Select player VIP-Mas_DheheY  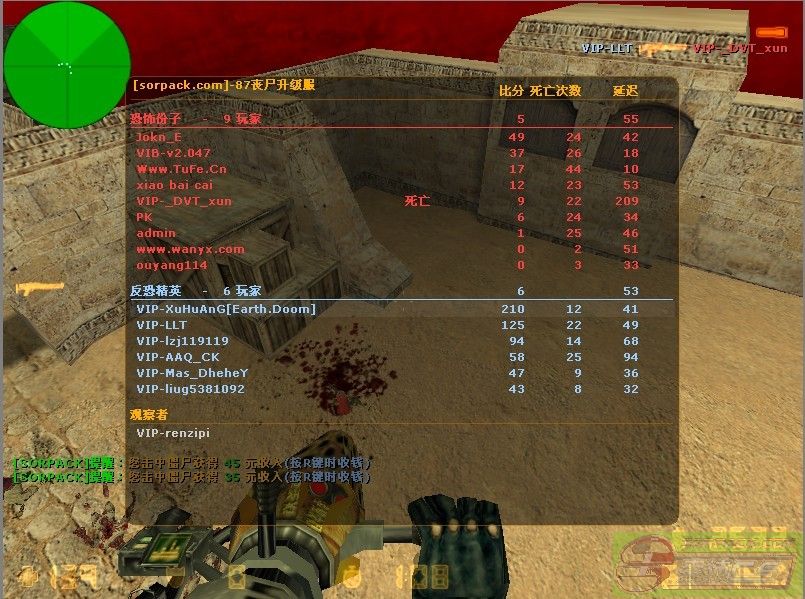pos(191,373)
